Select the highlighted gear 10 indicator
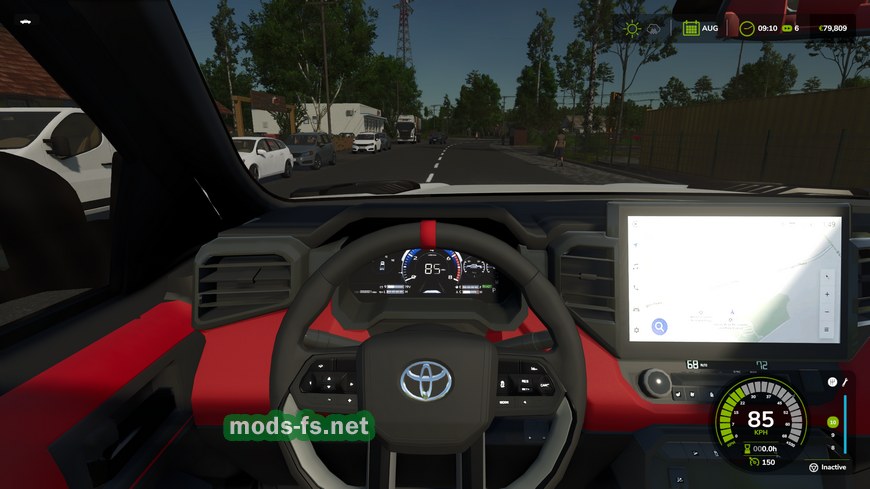 pyautogui.click(x=832, y=422)
